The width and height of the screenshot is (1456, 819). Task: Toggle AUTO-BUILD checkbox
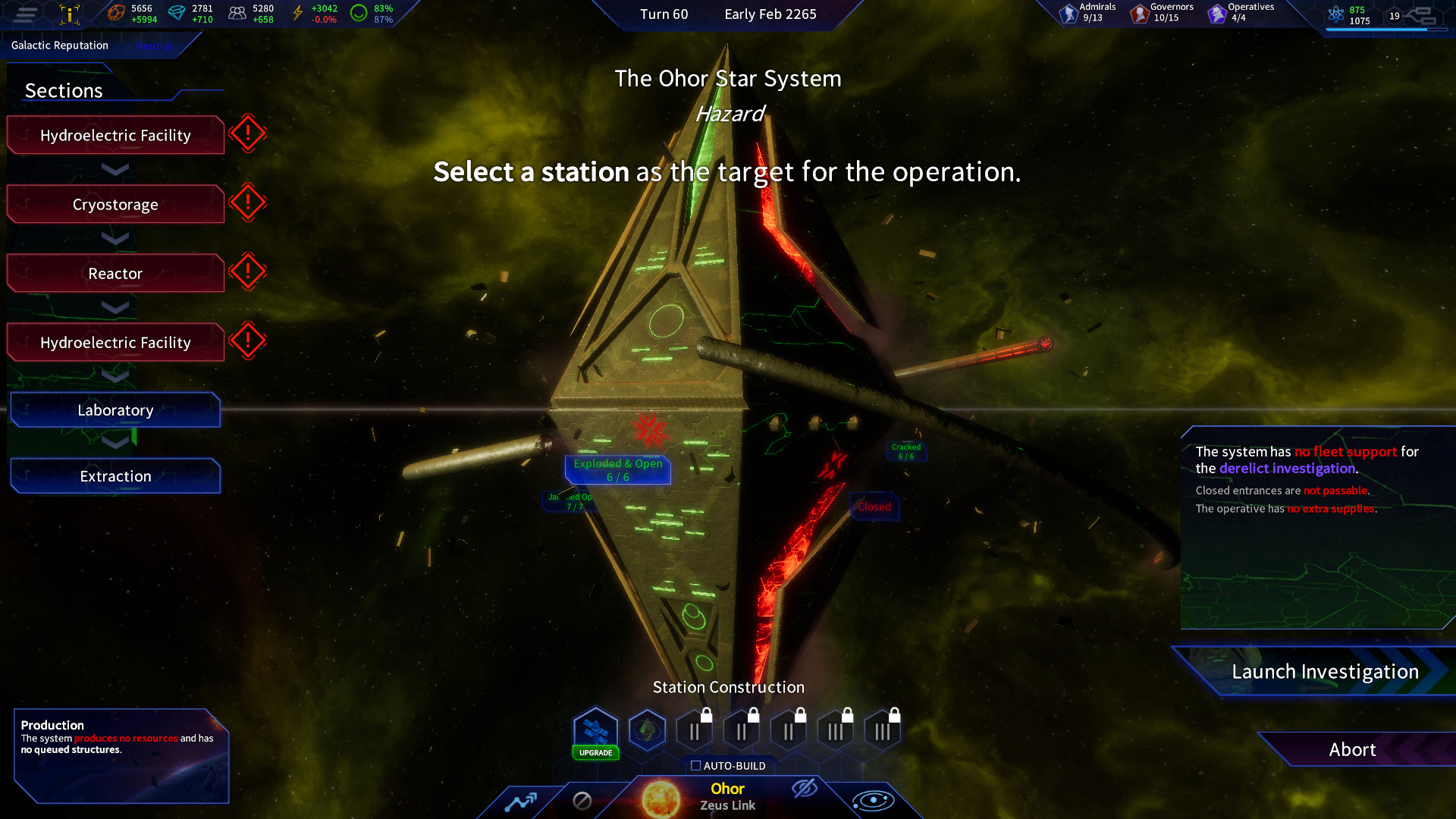695,766
